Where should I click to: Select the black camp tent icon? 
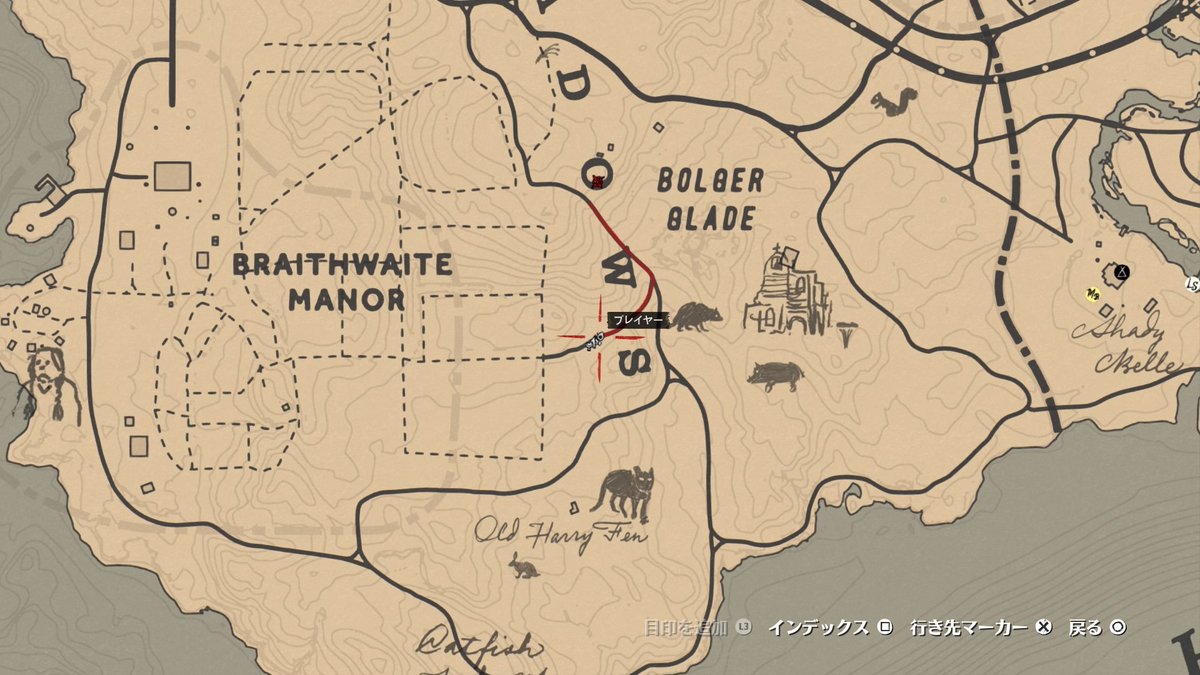click(1122, 271)
